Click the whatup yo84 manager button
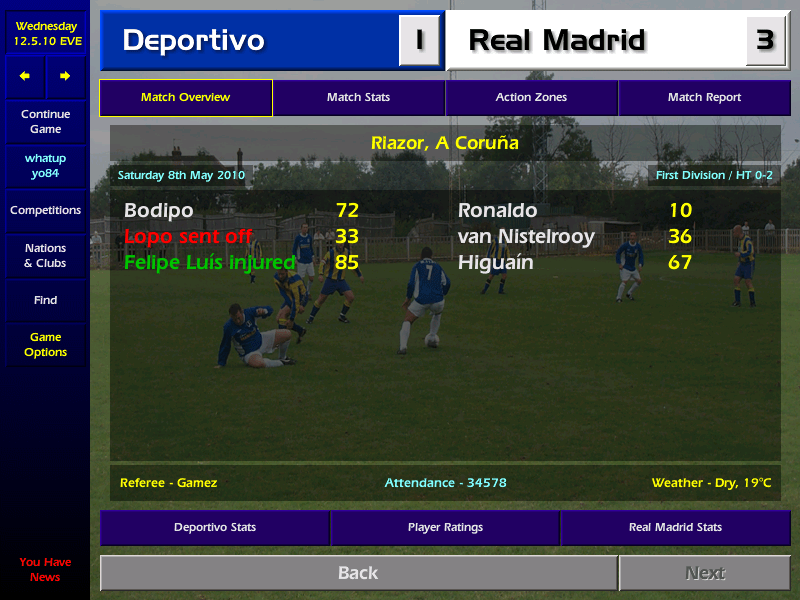Screen dimensions: 800x600 pyautogui.click(x=45, y=166)
